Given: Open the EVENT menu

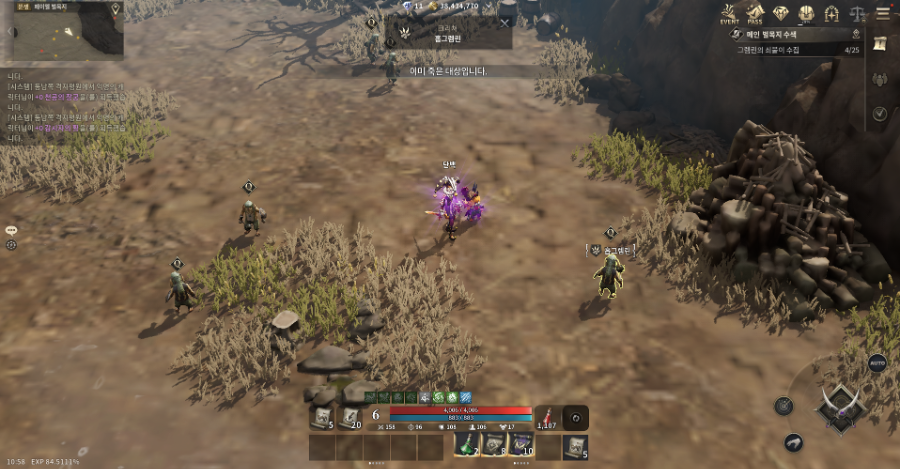Looking at the screenshot, I should tap(728, 13).
